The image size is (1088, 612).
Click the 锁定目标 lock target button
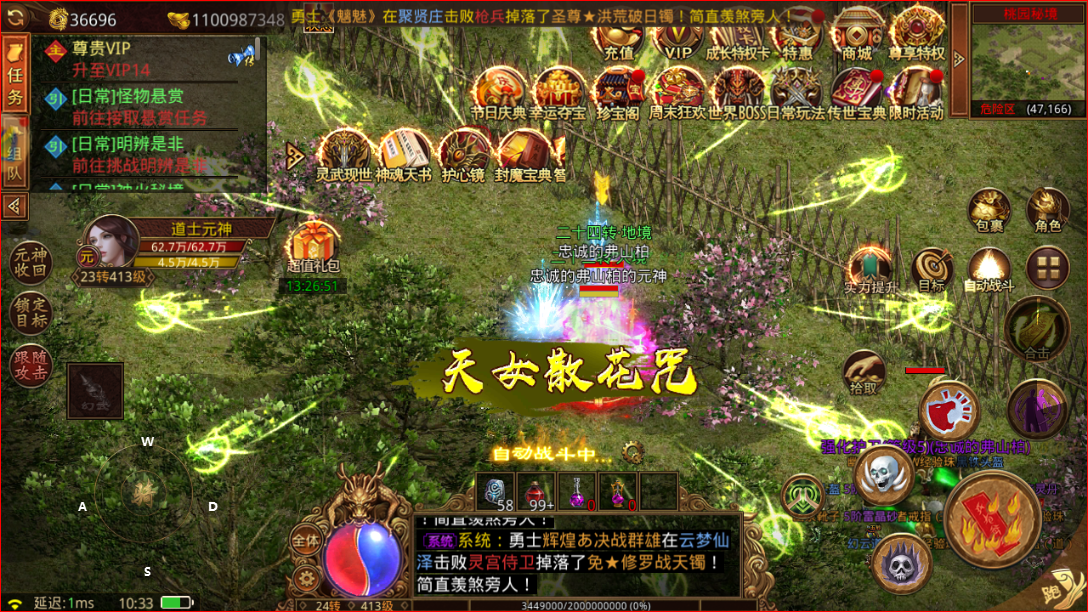(x=28, y=313)
